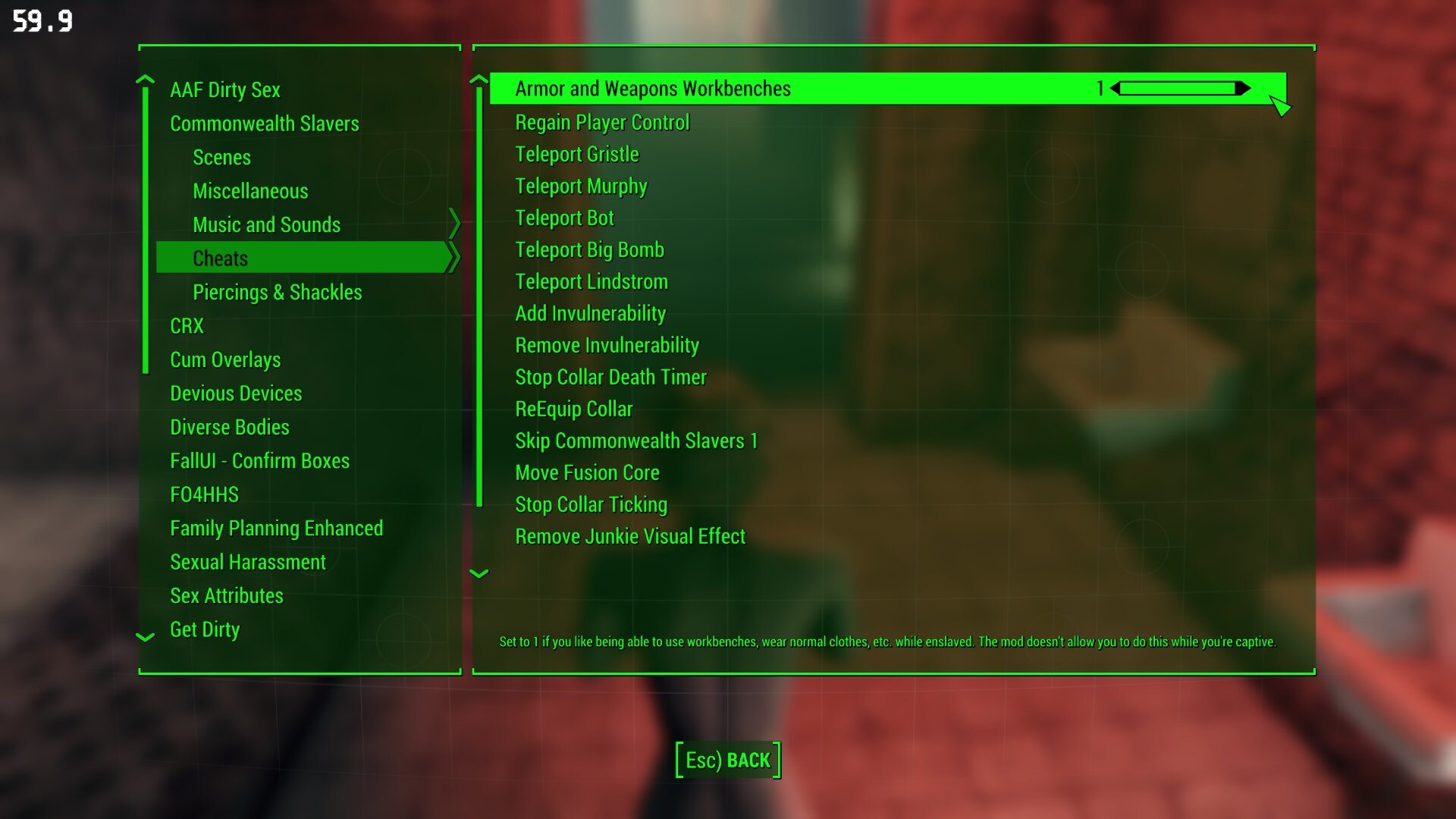Click the Esc BACK button
This screenshot has width=1456, height=819.
point(726,759)
